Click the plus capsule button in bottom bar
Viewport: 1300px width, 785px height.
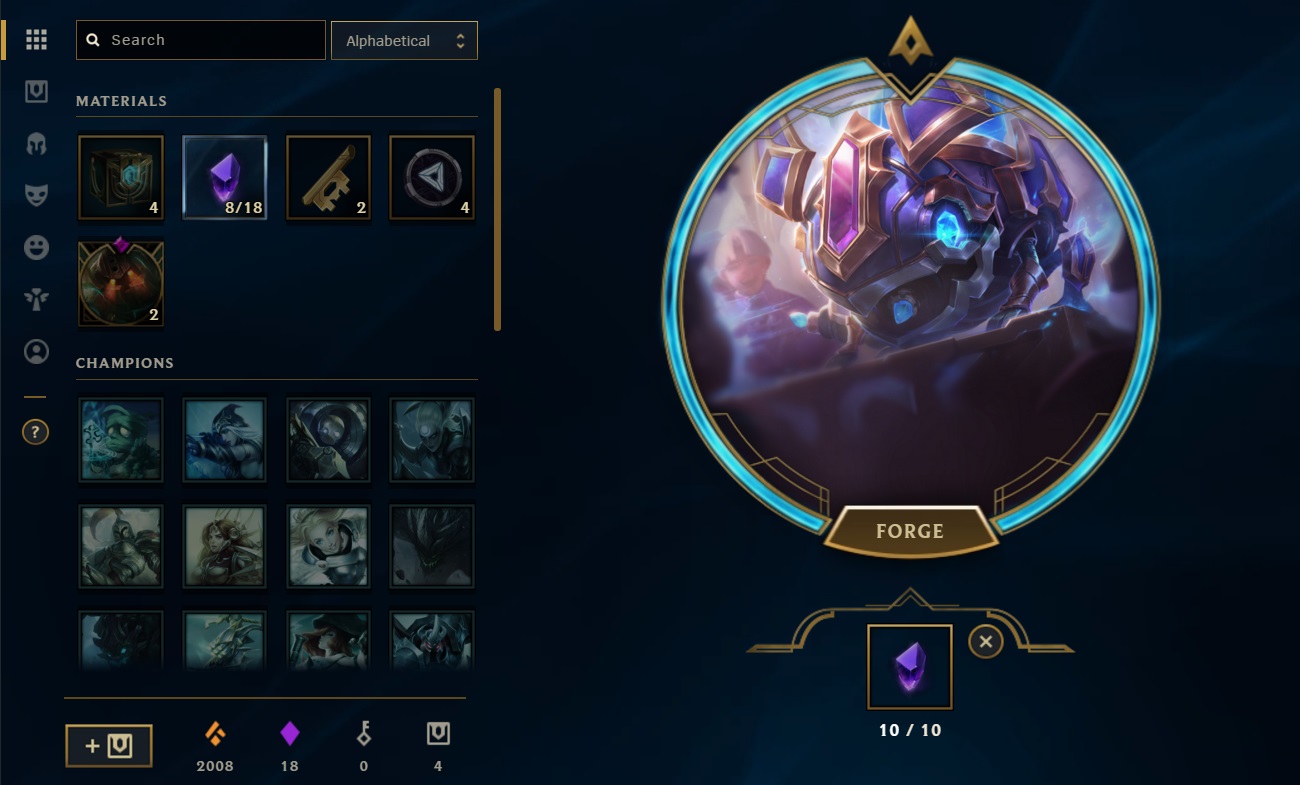(109, 745)
